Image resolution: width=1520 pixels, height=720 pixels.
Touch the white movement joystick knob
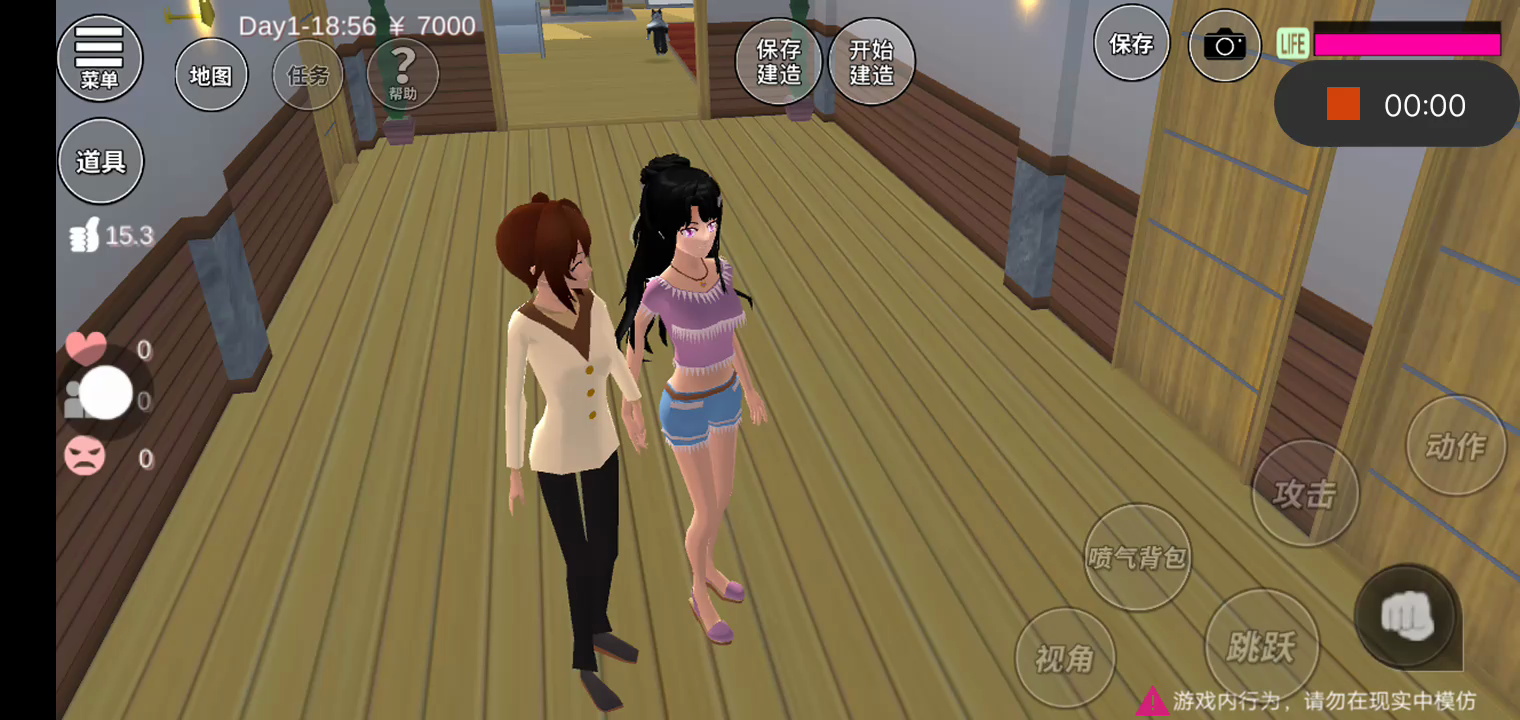point(105,393)
